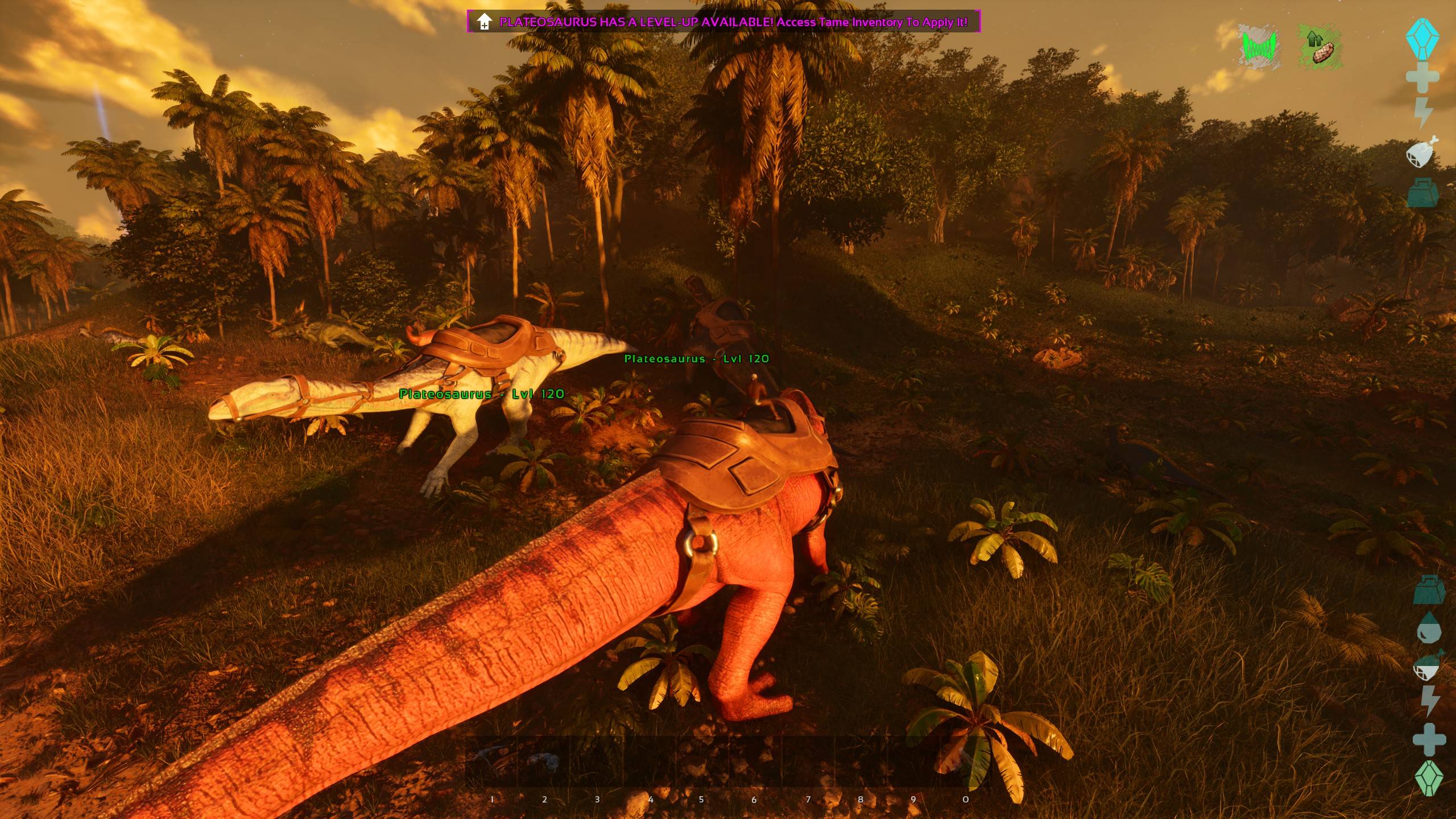Open the cyan crystal experience icon
The width and height of the screenshot is (1456, 819).
point(1422,39)
